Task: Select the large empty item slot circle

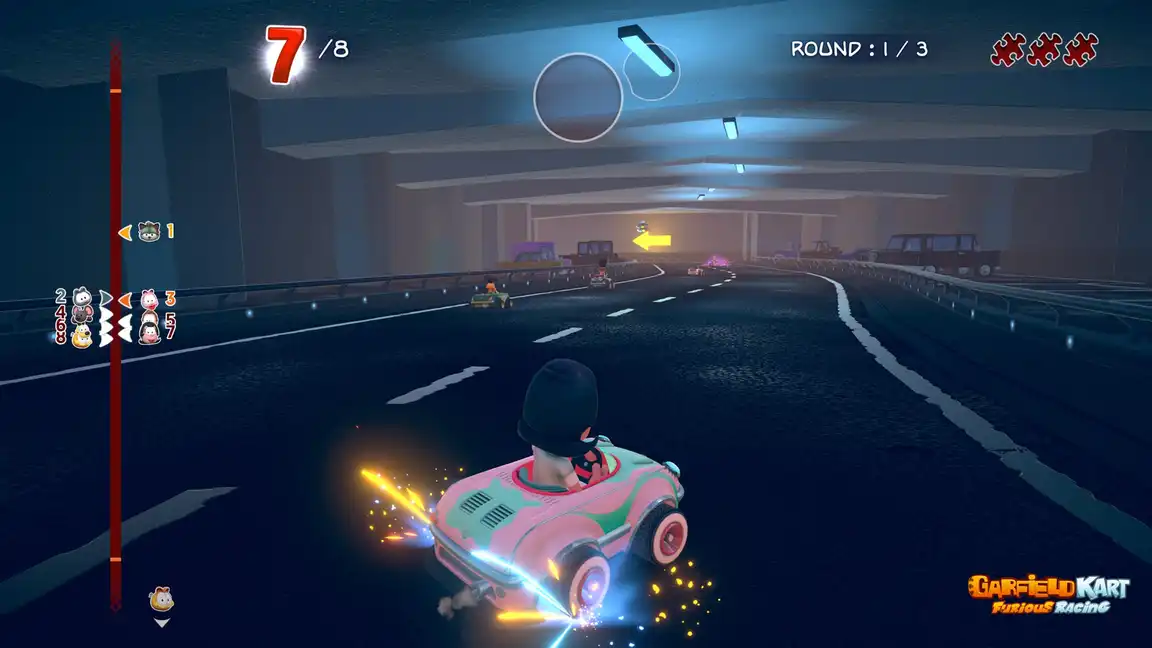Action: 578,97
